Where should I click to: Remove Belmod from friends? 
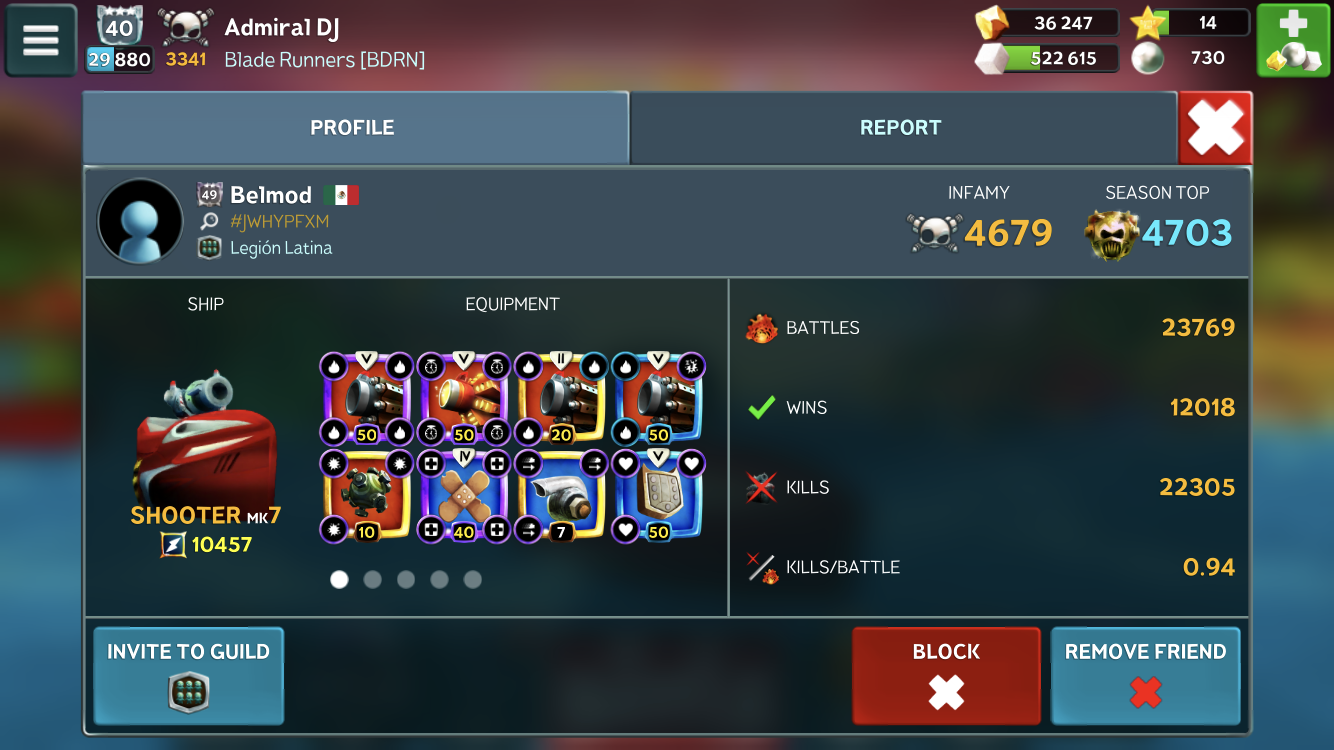coord(1145,675)
